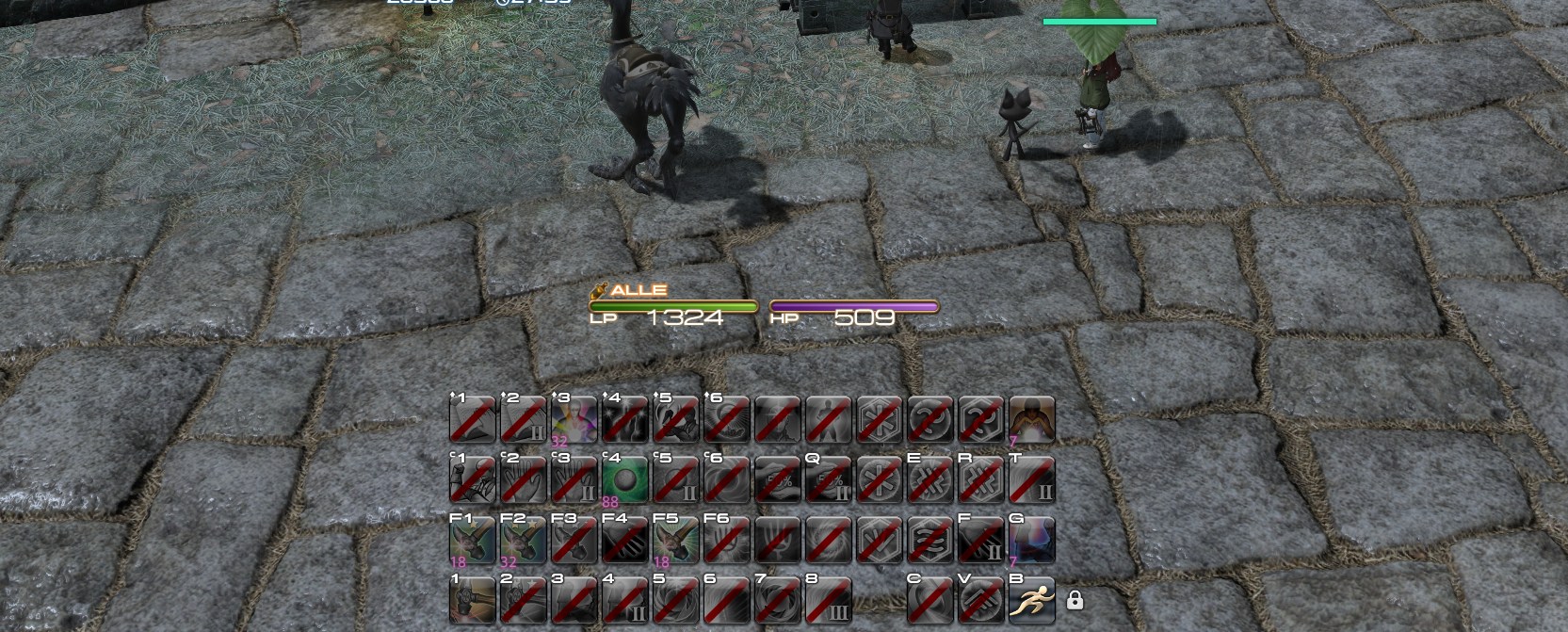Activate the Sprint running-figure action
The width and height of the screenshot is (1568, 632).
[1031, 600]
